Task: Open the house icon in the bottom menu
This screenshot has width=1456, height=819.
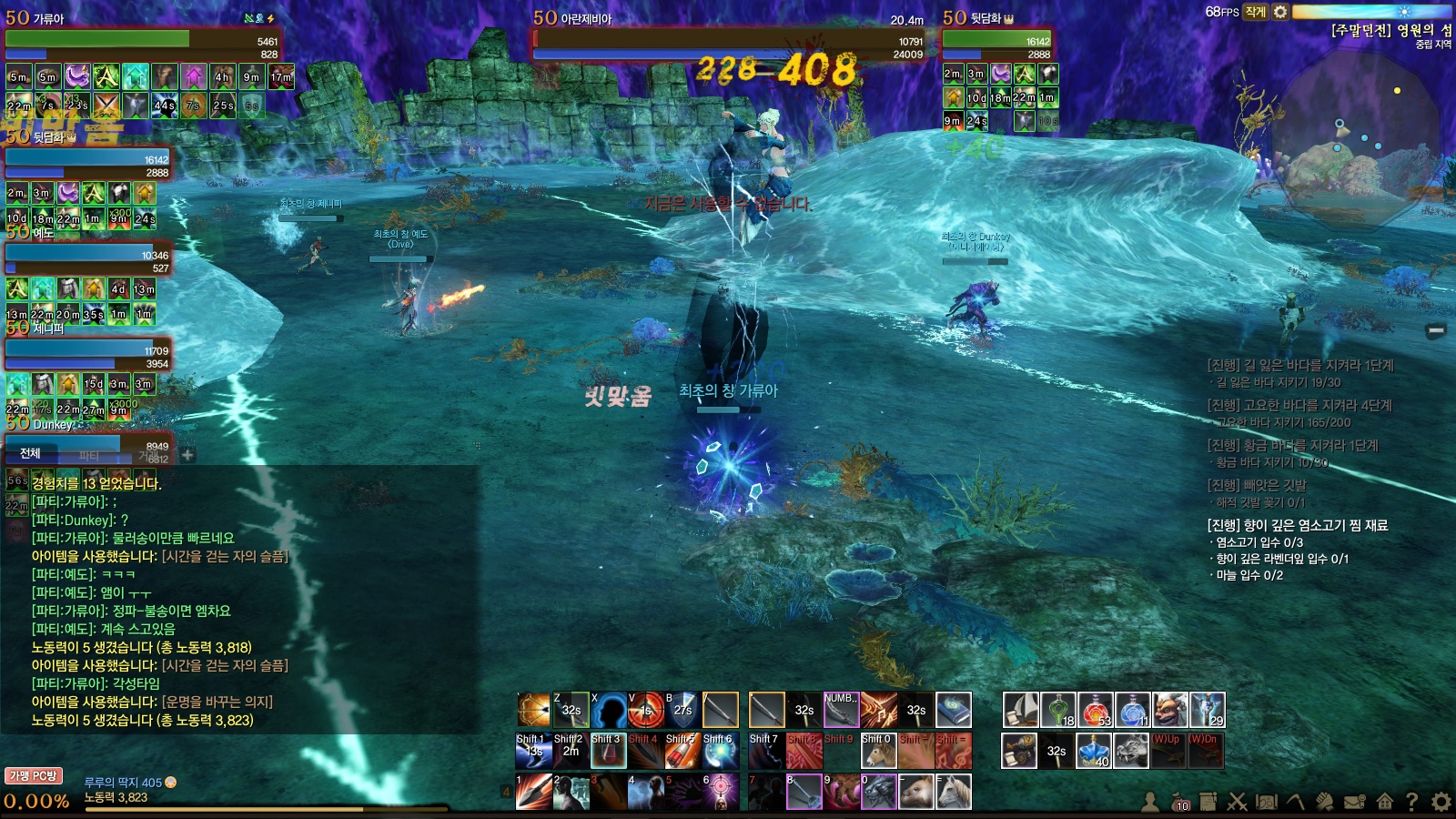Action: point(1384,802)
